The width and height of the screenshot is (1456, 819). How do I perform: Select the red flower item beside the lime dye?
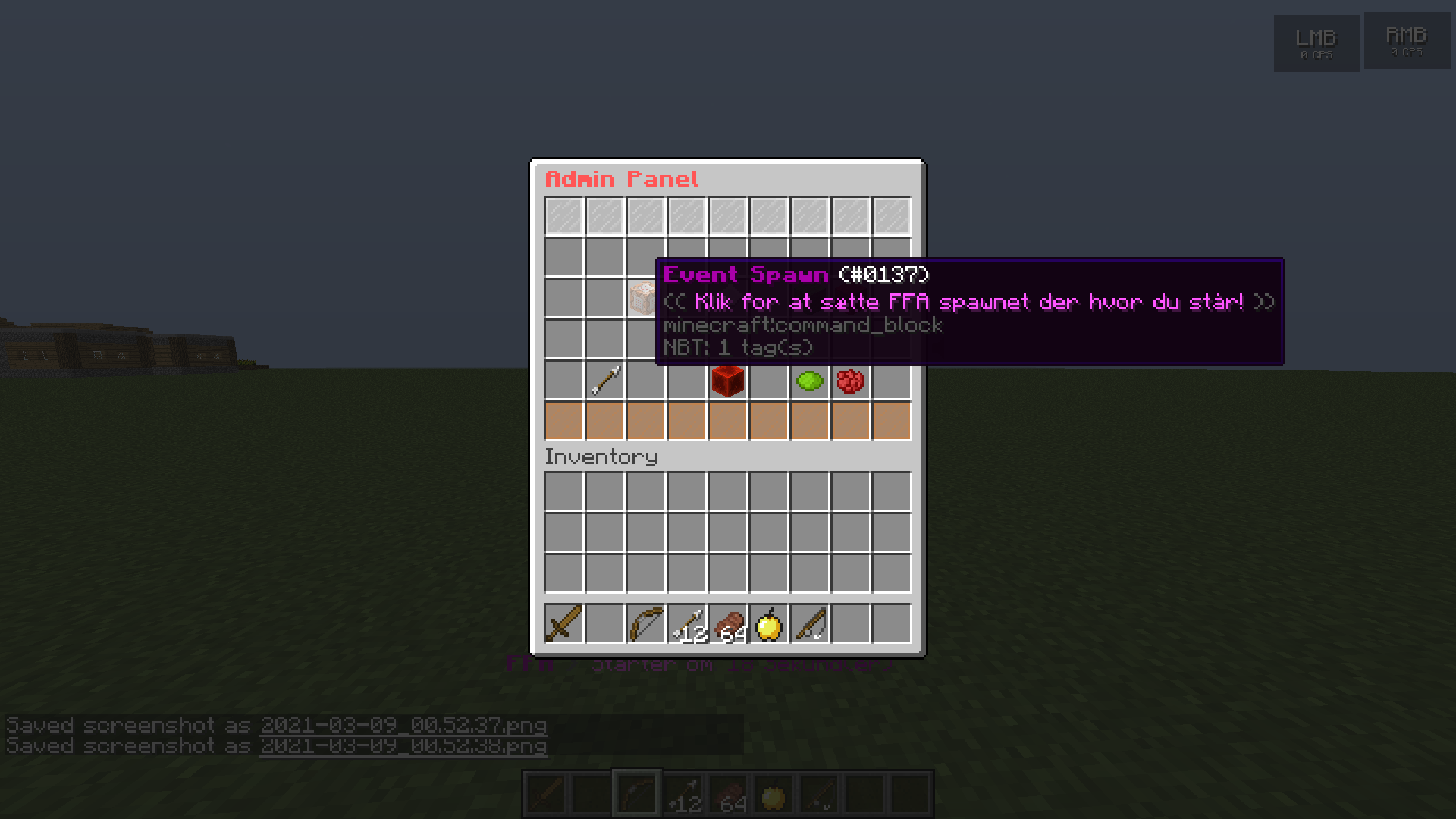850,380
